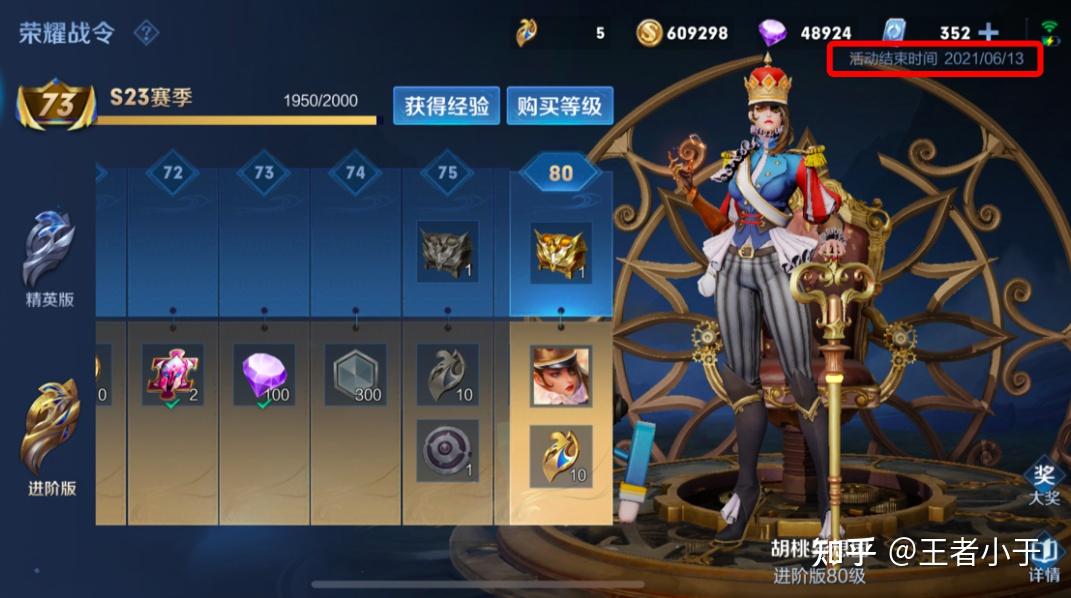1071x598 pixels.
Task: Select the level 75 silver chest reward
Action: [447, 252]
